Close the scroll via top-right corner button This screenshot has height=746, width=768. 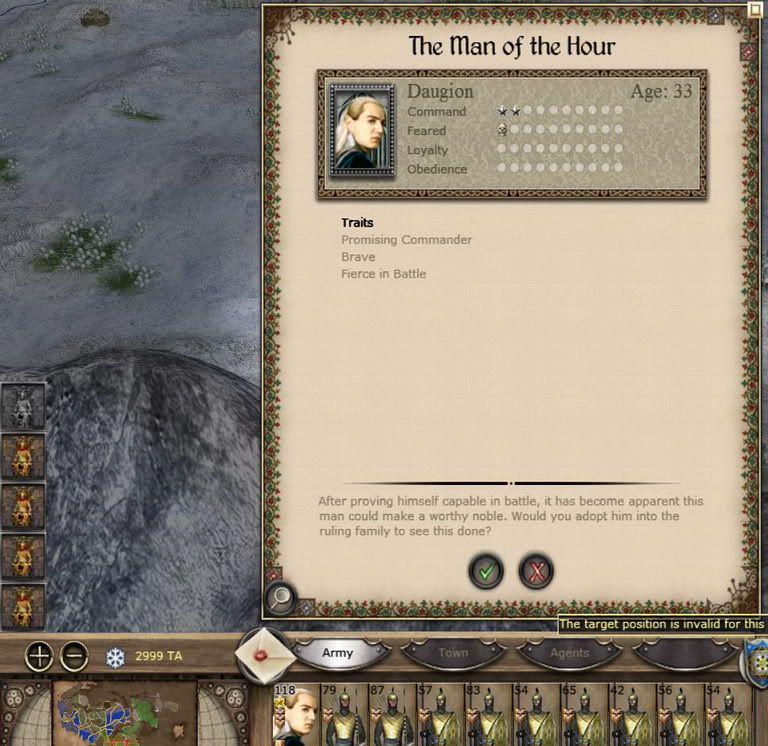[x=754, y=11]
